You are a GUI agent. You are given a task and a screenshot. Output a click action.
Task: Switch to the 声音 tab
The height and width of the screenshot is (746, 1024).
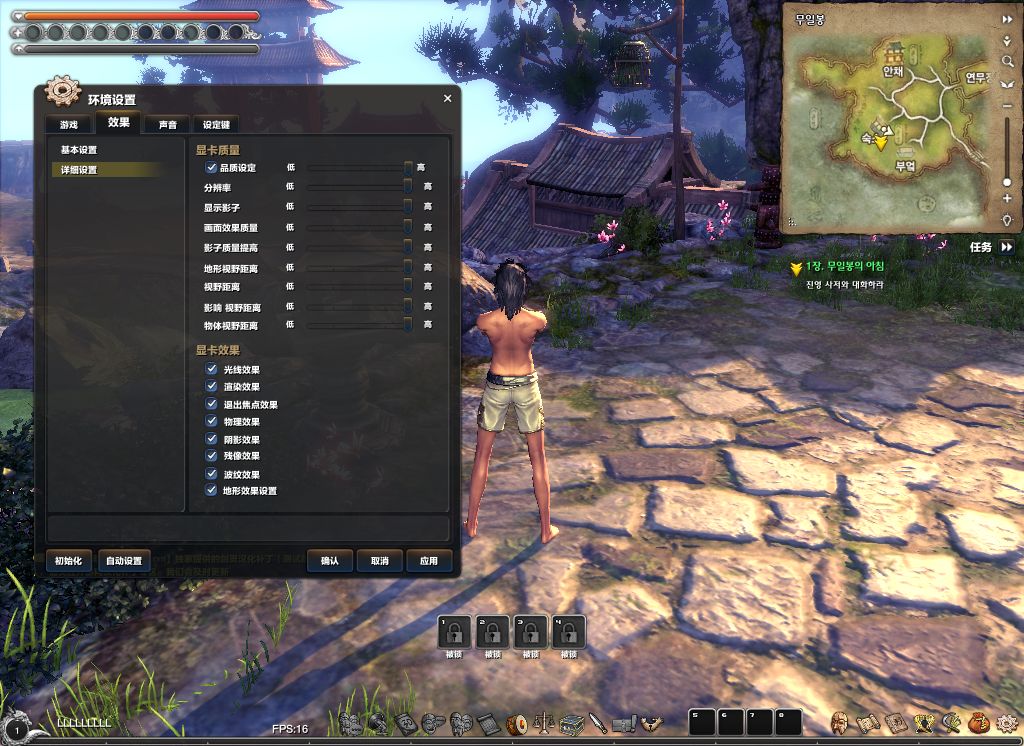(x=167, y=124)
